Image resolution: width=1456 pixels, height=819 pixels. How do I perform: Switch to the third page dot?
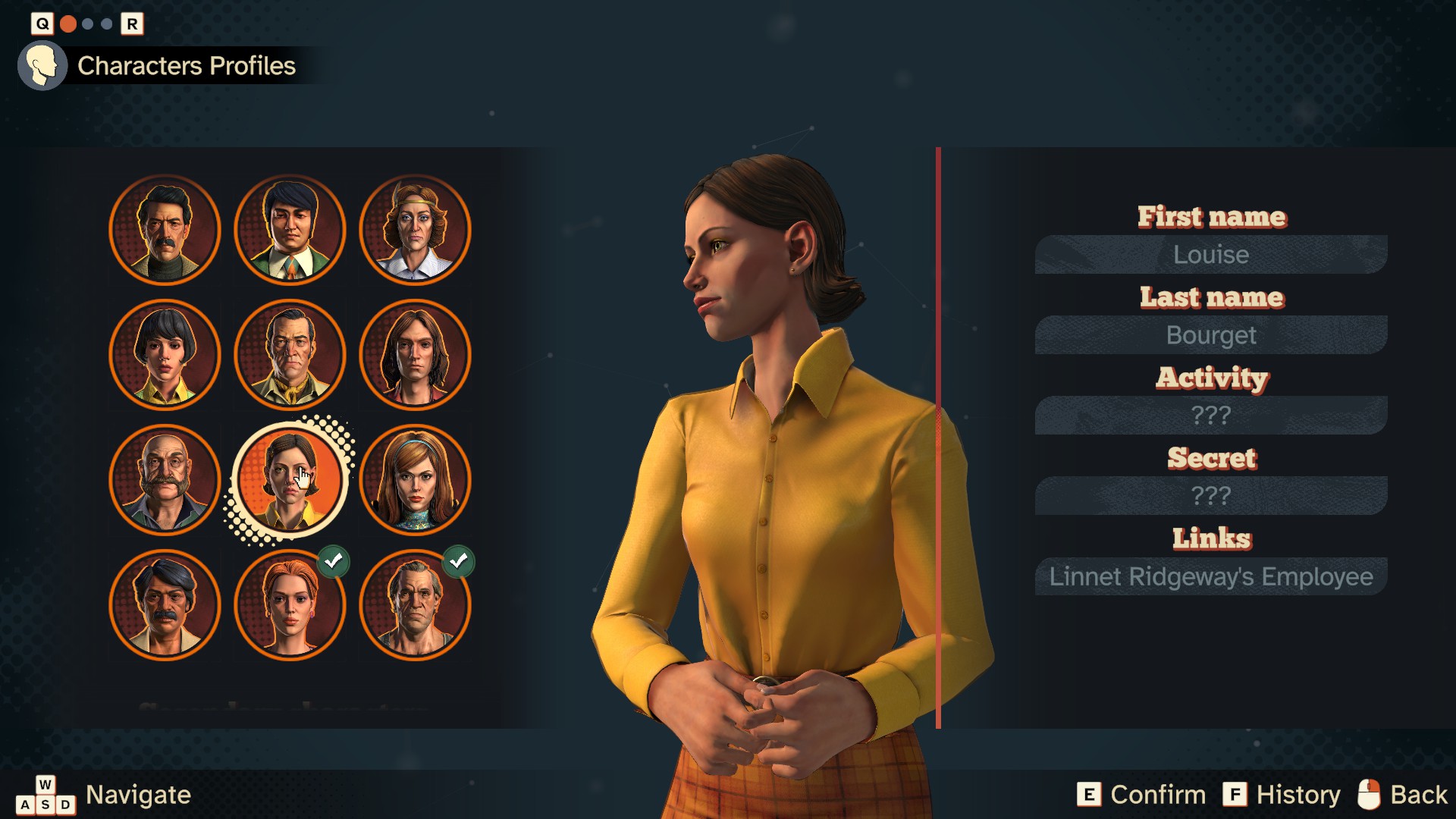[107, 24]
